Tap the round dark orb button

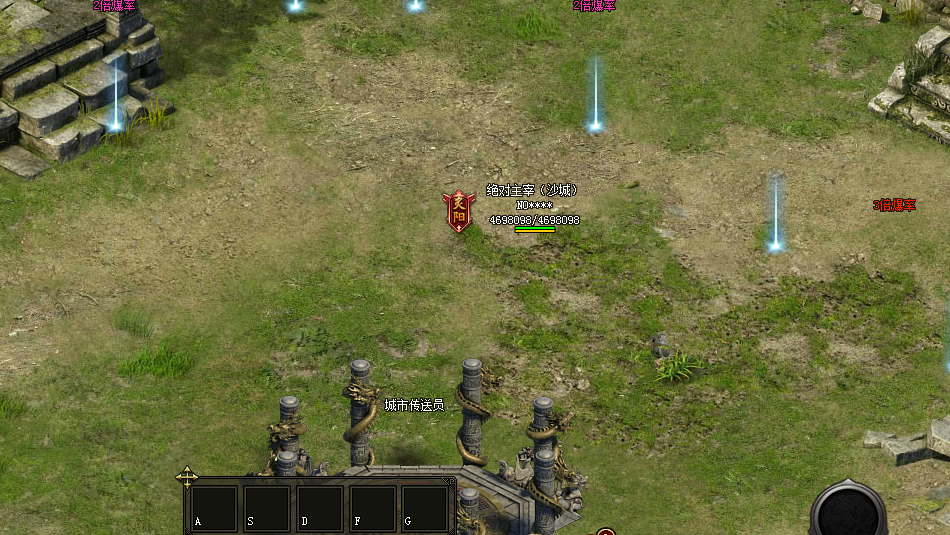point(848,511)
